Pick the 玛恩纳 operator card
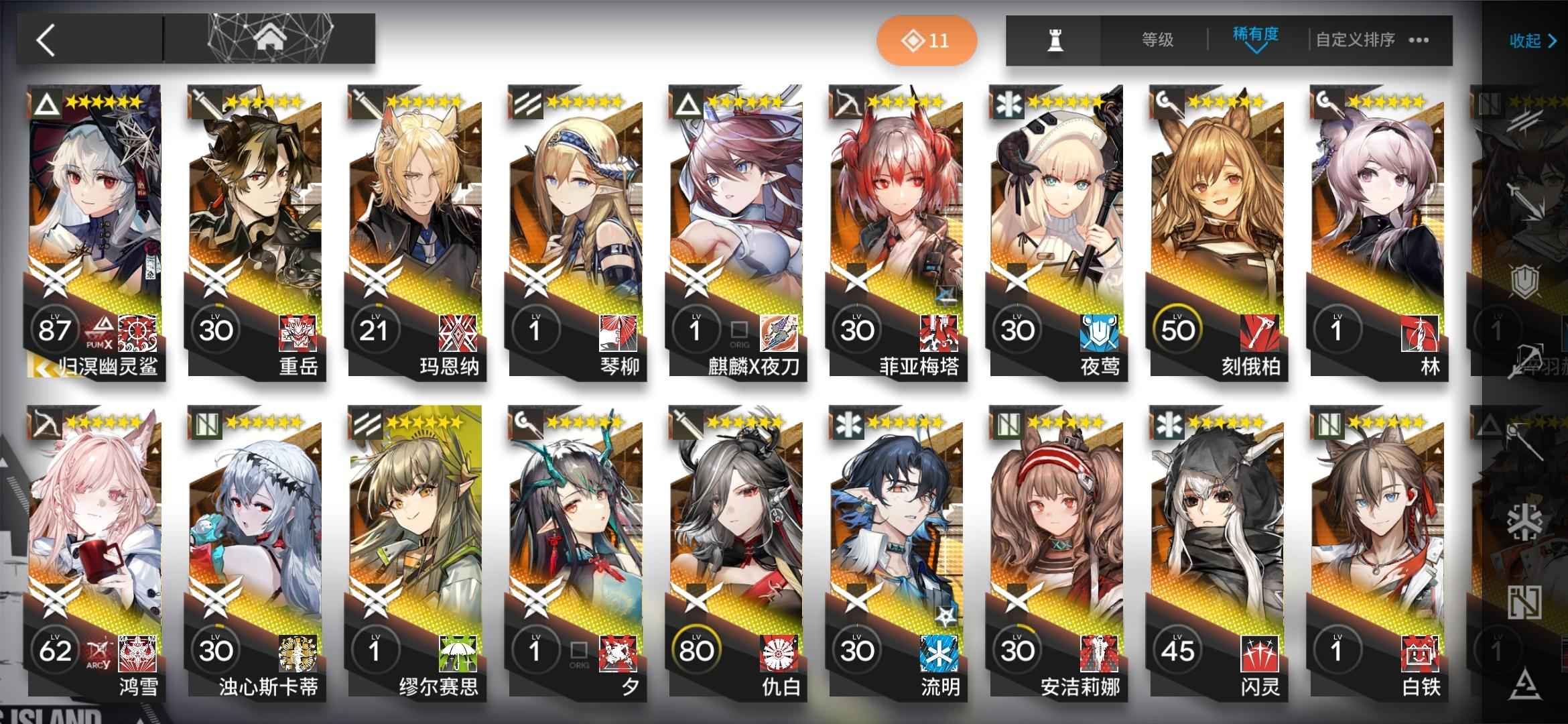The image size is (1568, 724). click(x=415, y=231)
